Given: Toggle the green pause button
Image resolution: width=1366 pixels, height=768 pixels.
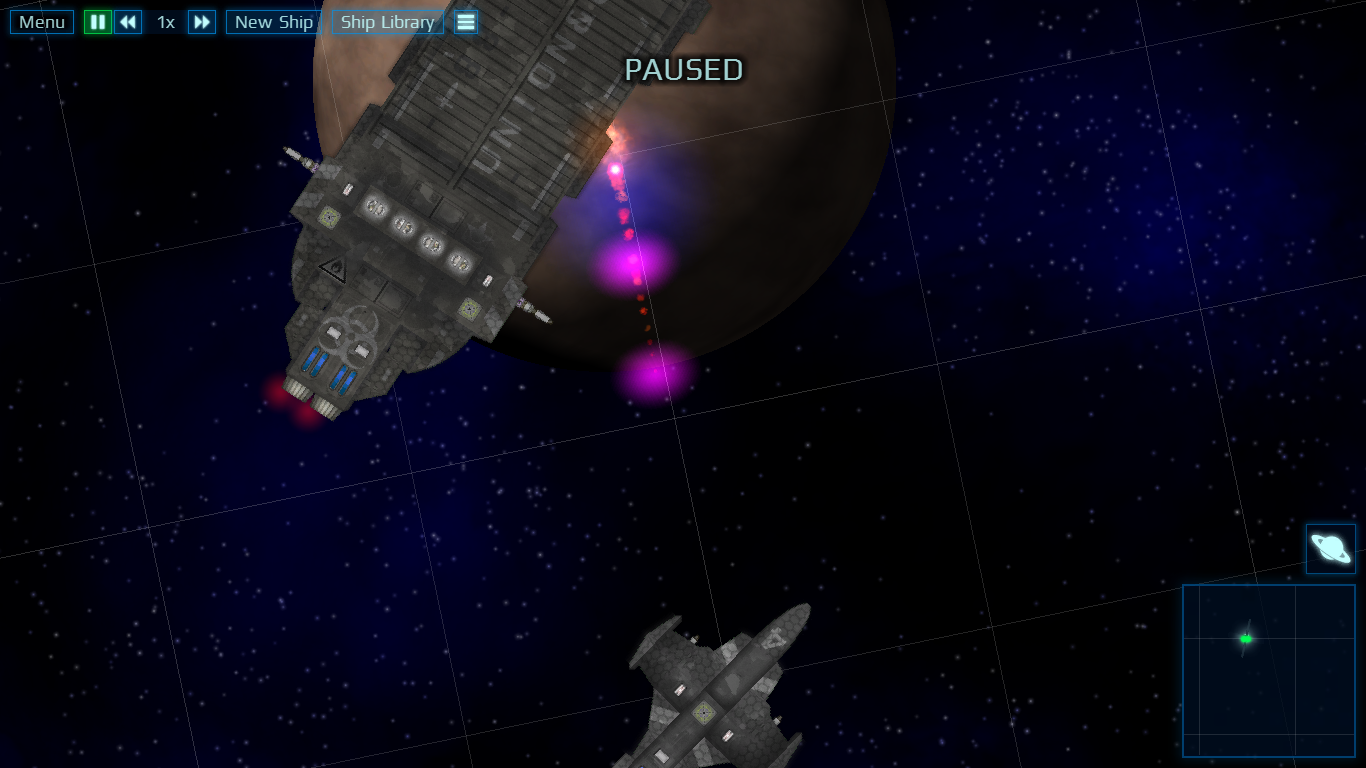Looking at the screenshot, I should point(98,22).
